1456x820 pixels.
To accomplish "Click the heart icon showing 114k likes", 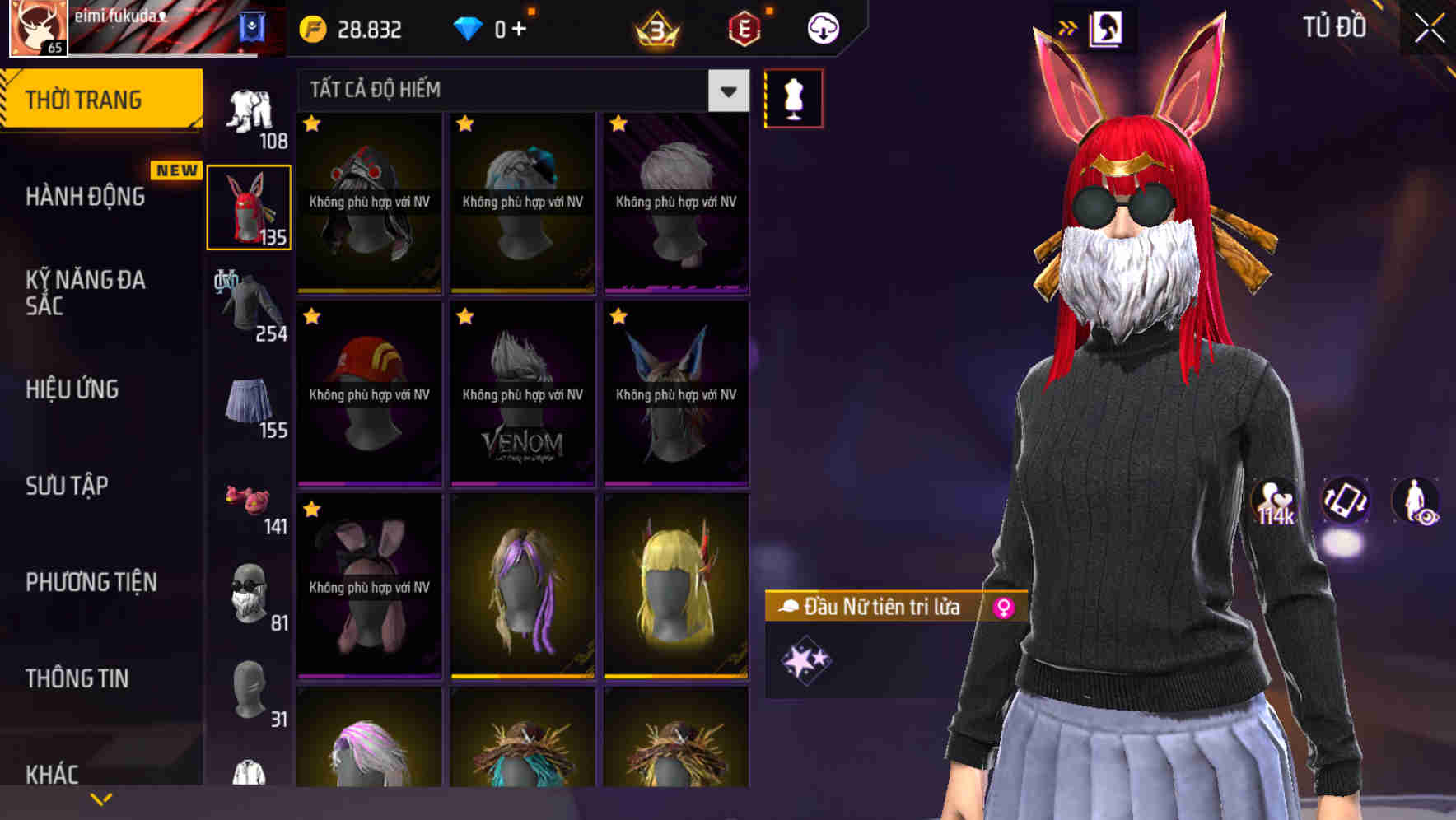I will pyautogui.click(x=1273, y=504).
